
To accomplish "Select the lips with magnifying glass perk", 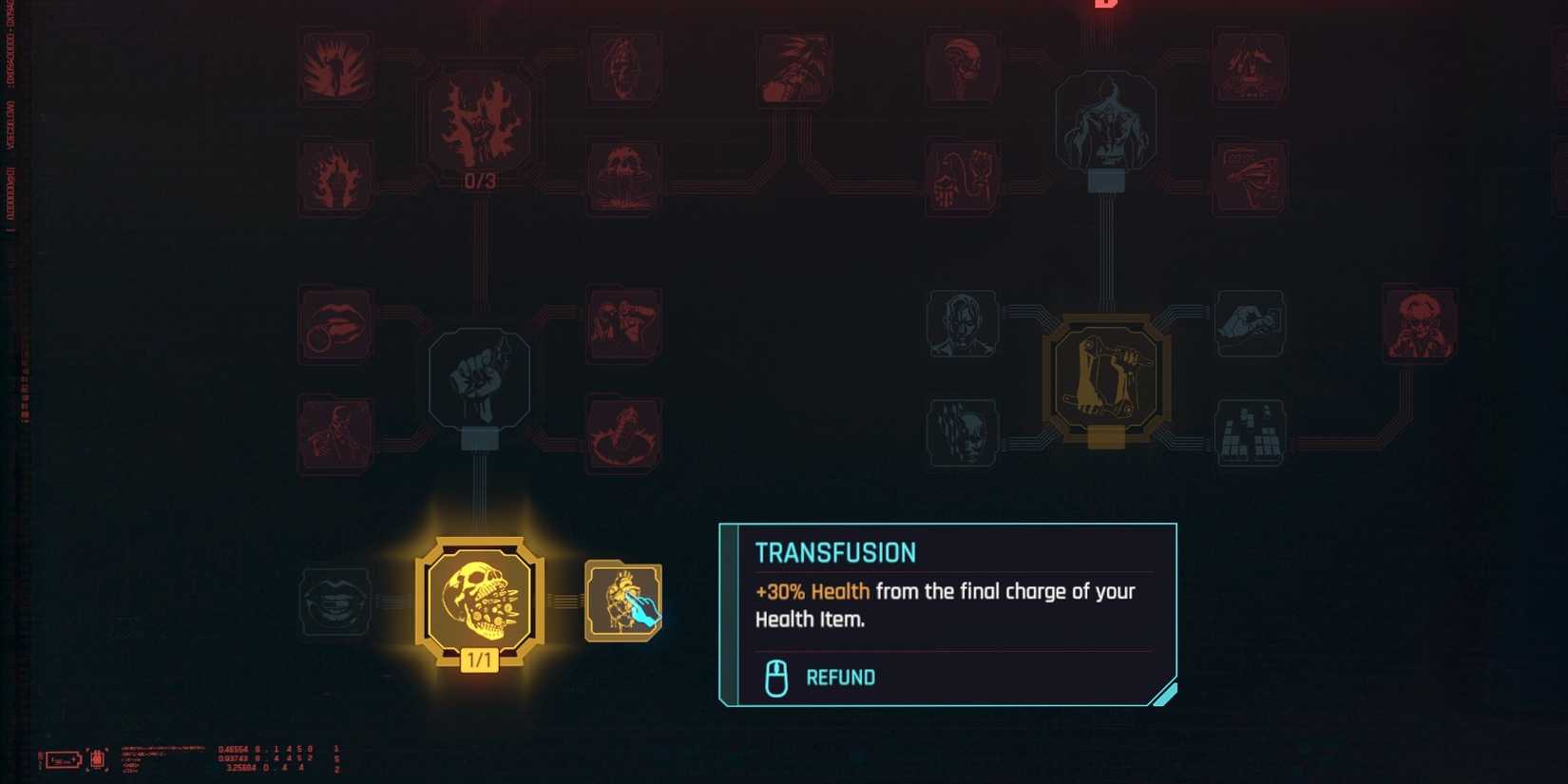I will pos(335,325).
